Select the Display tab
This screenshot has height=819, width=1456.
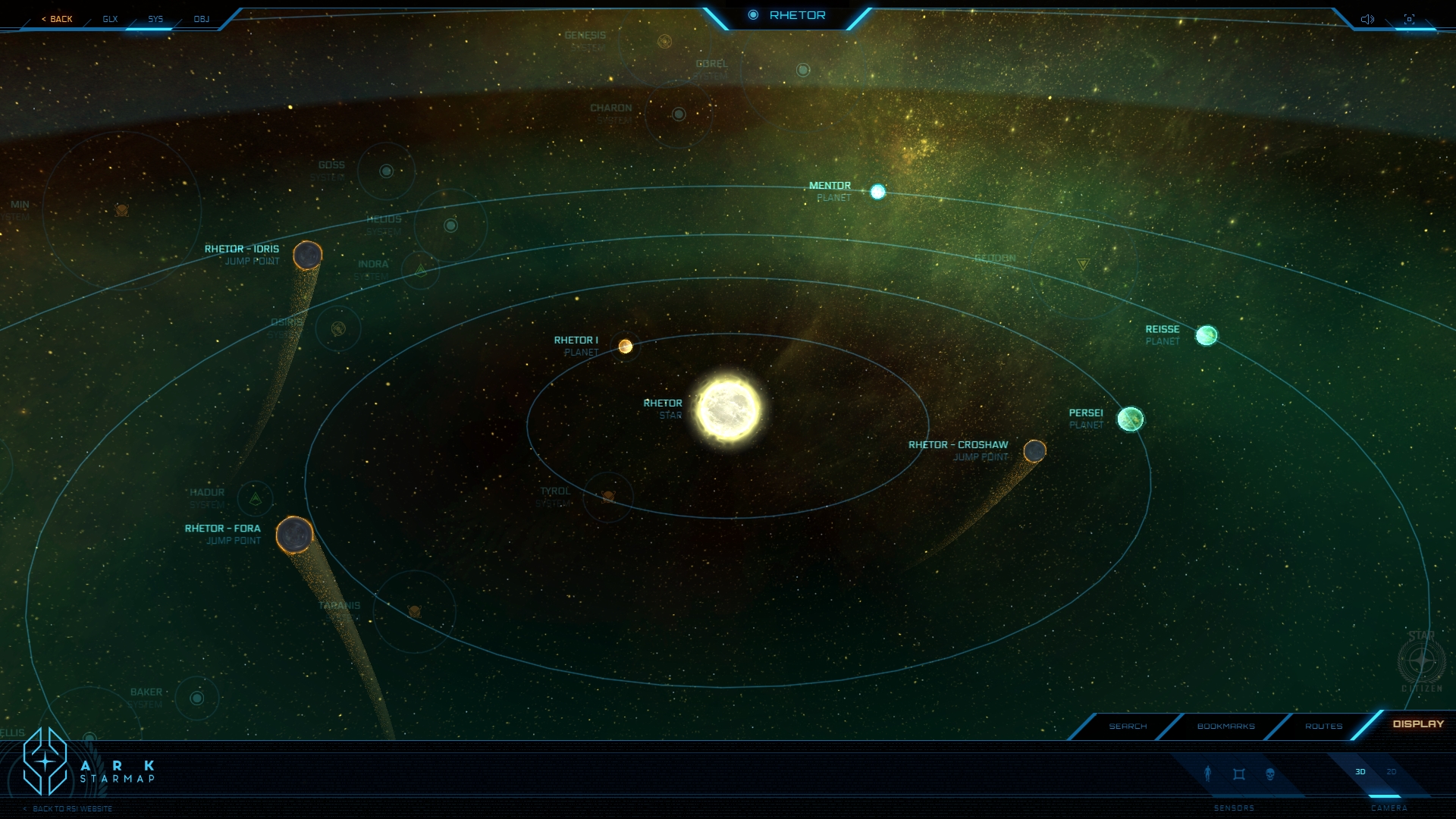click(1418, 724)
